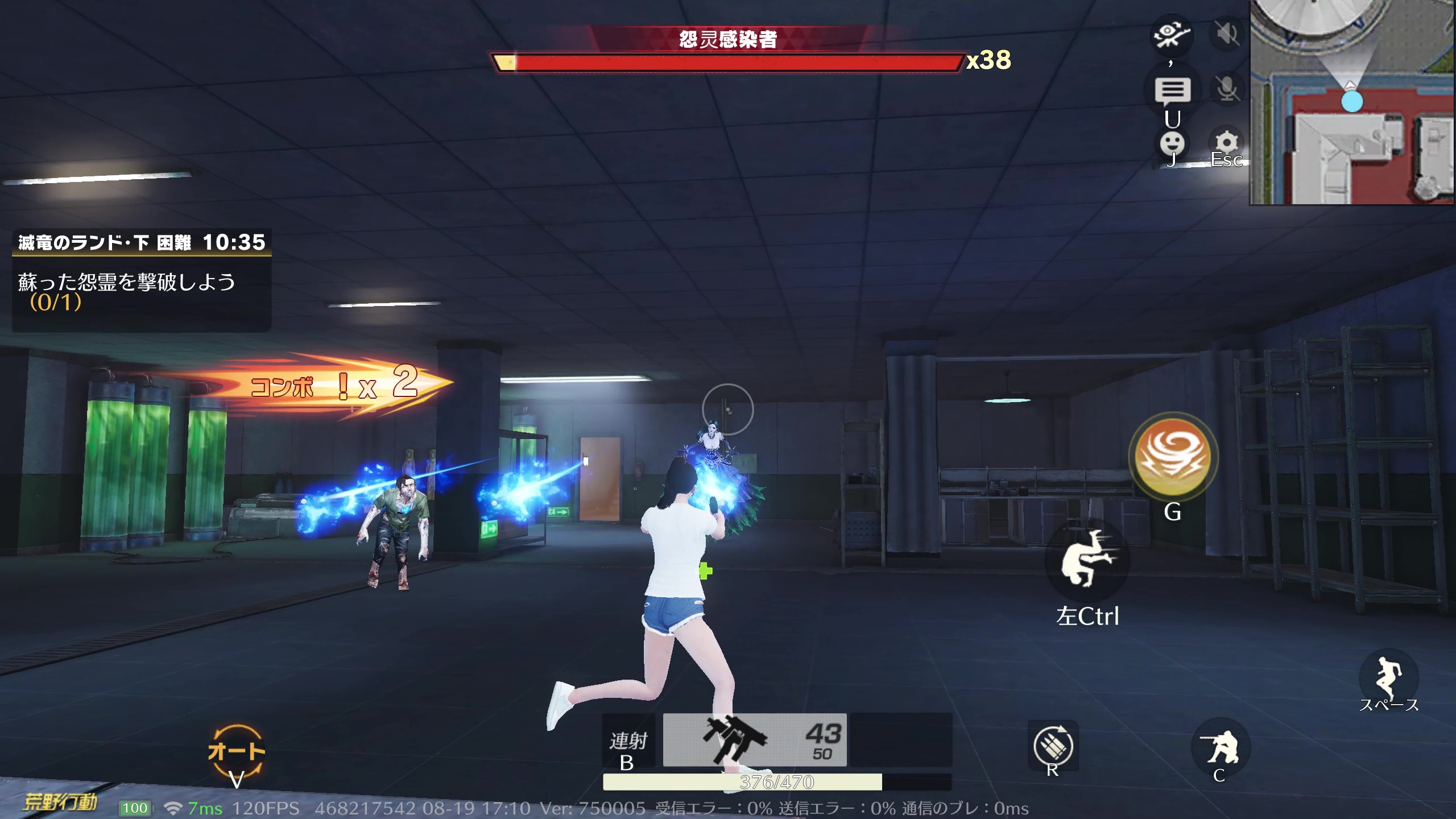Select the submachine gun weapon slot
Image resolution: width=1456 pixels, height=819 pixels.
pos(754,740)
